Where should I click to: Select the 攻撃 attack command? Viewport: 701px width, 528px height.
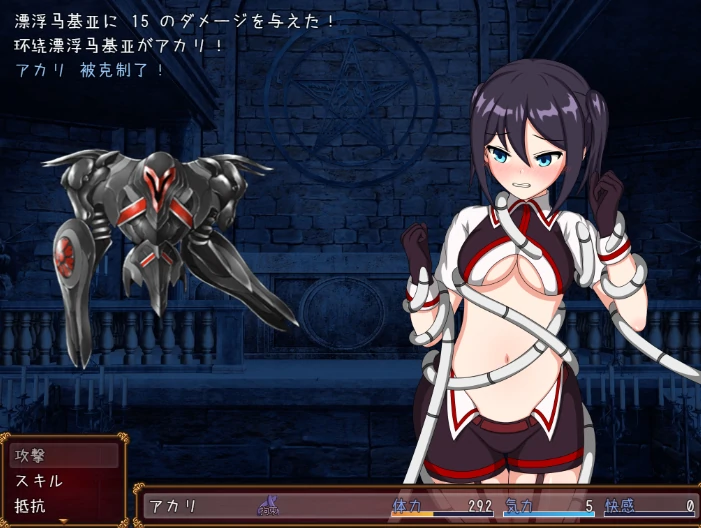pyautogui.click(x=63, y=455)
